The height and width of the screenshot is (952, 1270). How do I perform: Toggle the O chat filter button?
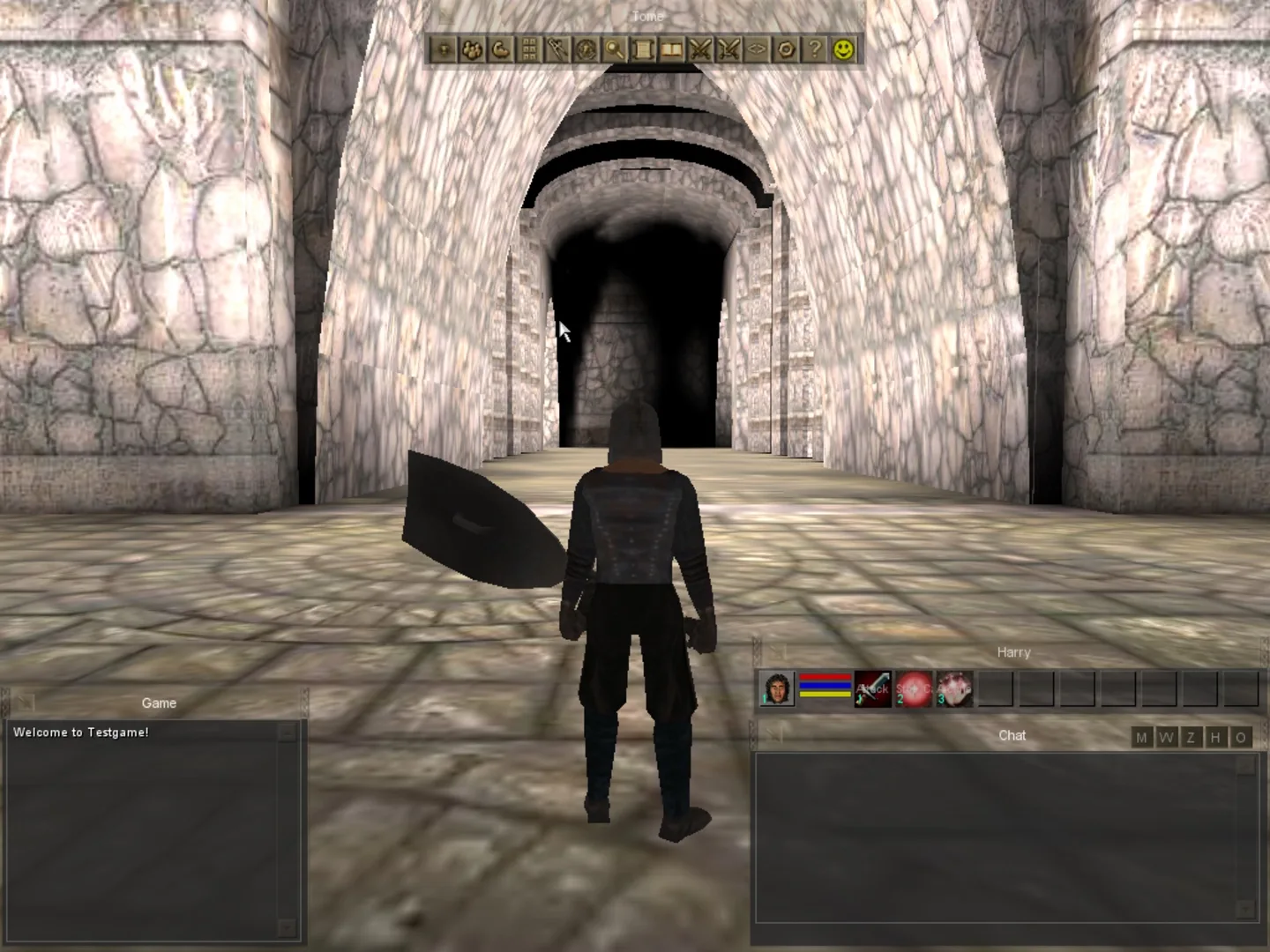(x=1242, y=738)
